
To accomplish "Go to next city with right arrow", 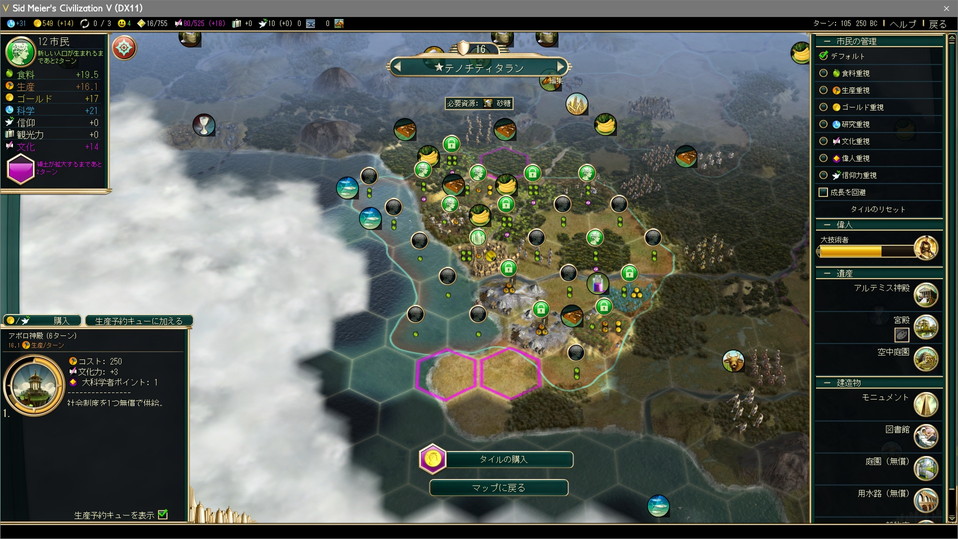I will pos(561,67).
